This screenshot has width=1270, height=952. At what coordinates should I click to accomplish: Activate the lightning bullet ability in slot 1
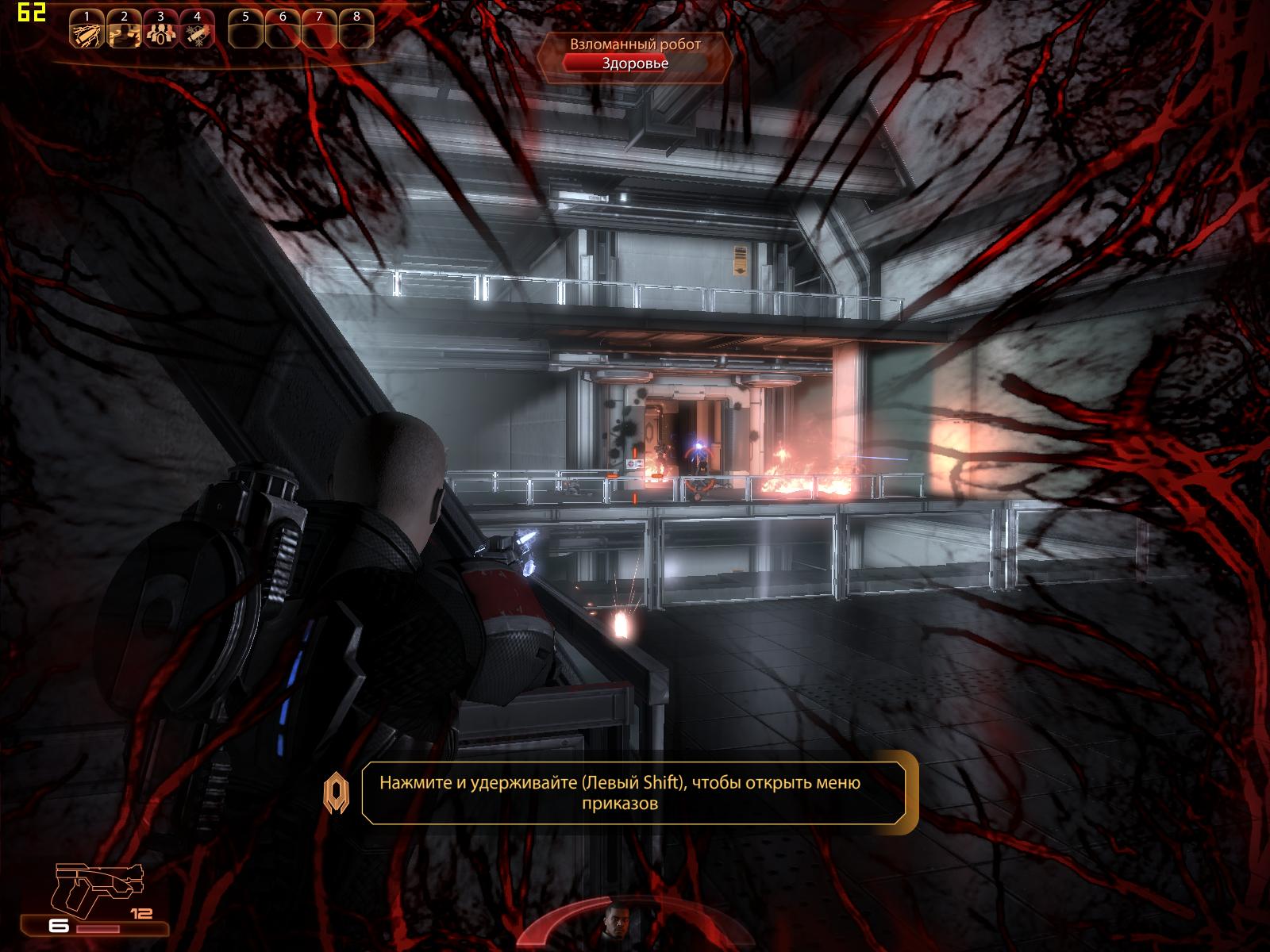click(86, 33)
